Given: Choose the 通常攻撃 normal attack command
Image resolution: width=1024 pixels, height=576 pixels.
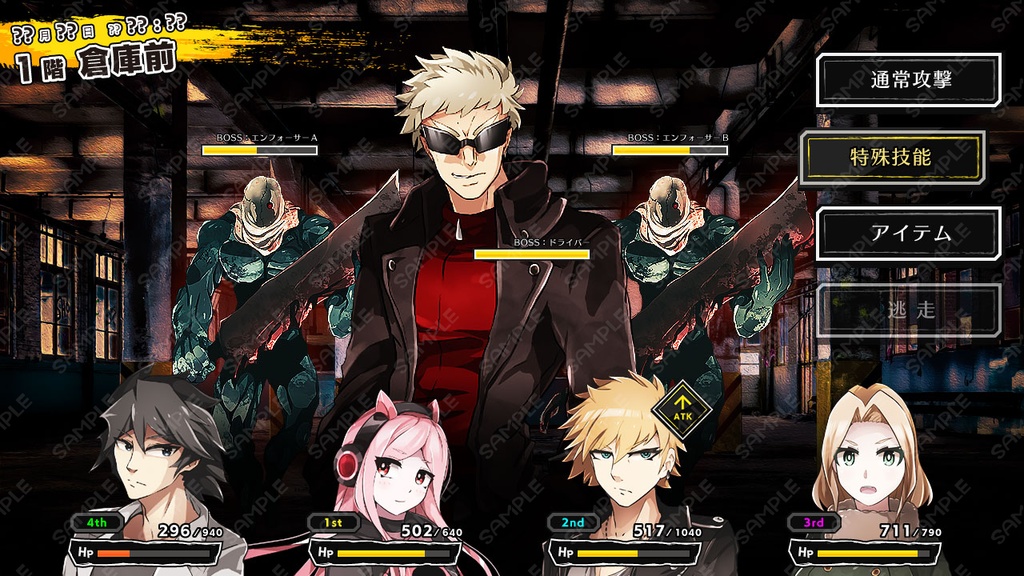Looking at the screenshot, I should click(909, 80).
